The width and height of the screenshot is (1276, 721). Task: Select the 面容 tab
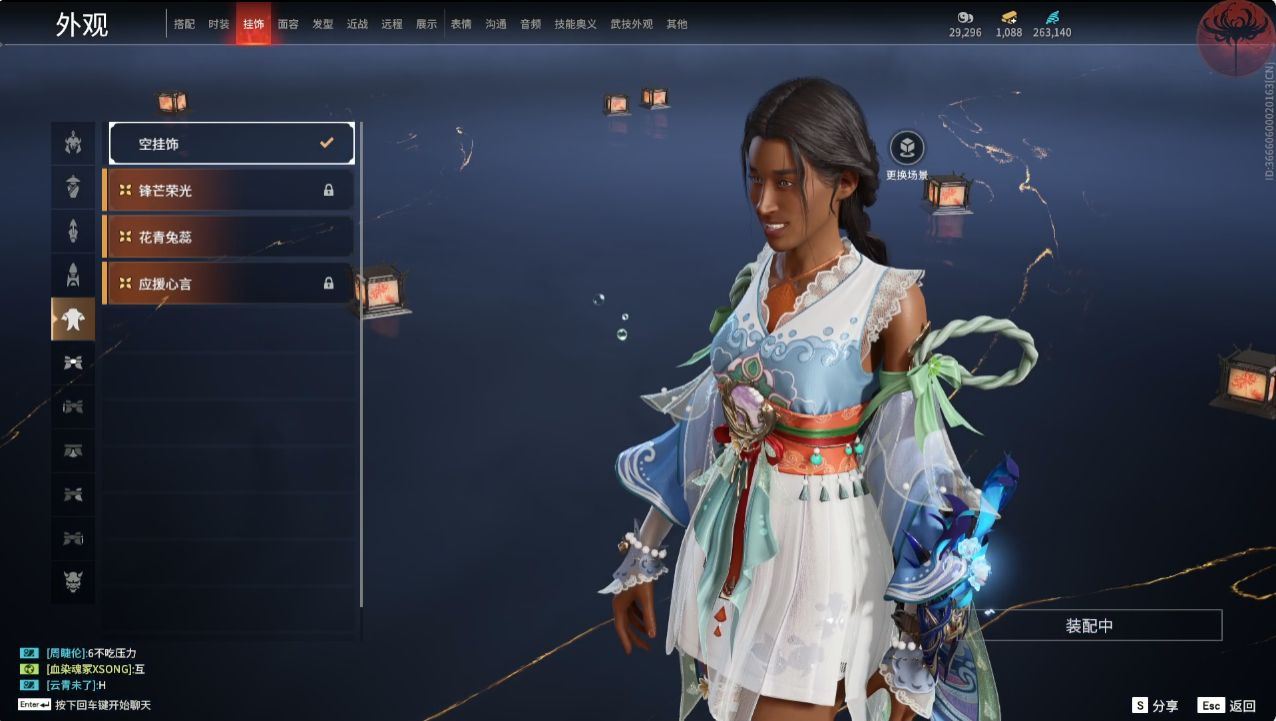[288, 24]
